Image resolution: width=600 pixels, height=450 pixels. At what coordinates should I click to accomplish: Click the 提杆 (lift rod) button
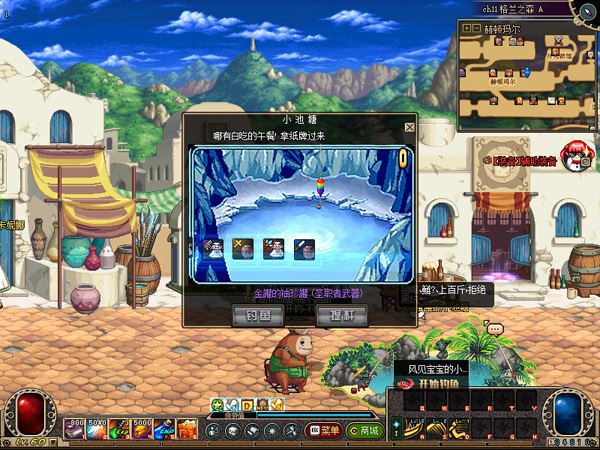[341, 314]
